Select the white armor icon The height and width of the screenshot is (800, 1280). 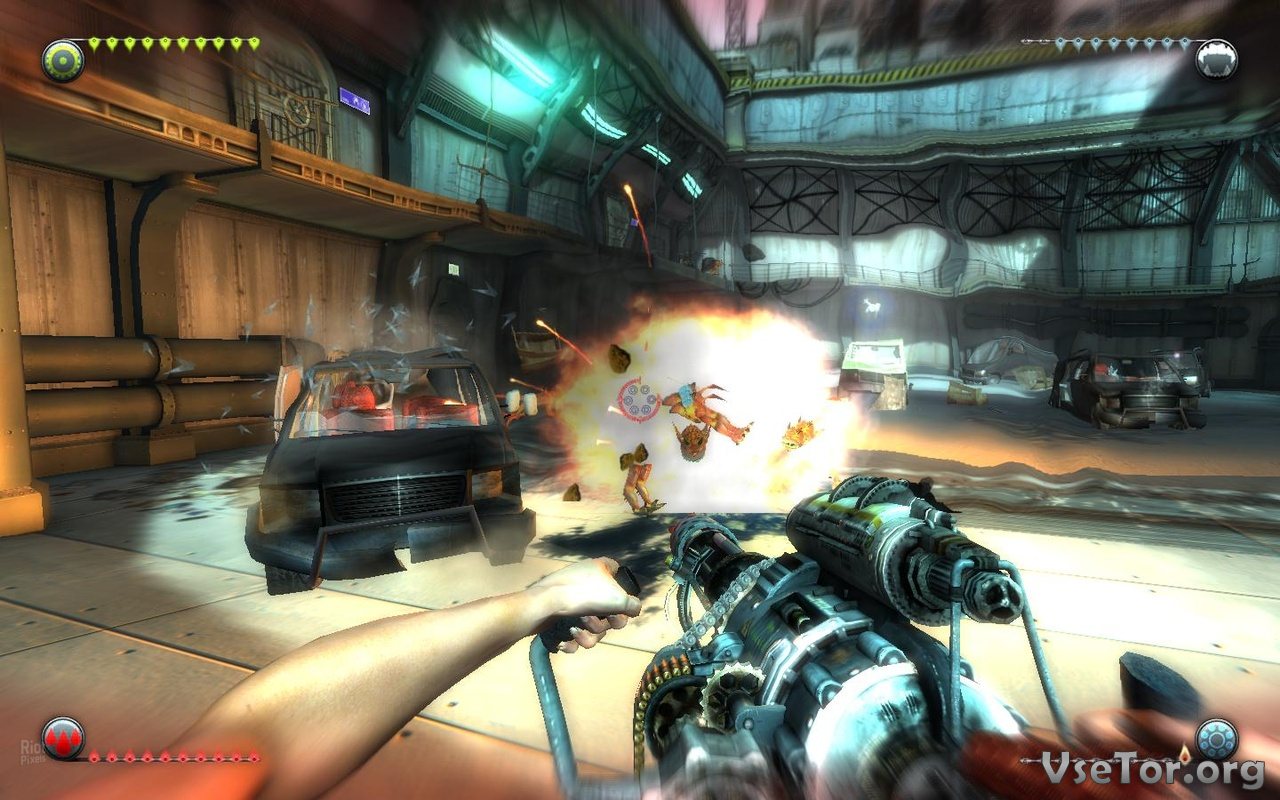[1216, 60]
